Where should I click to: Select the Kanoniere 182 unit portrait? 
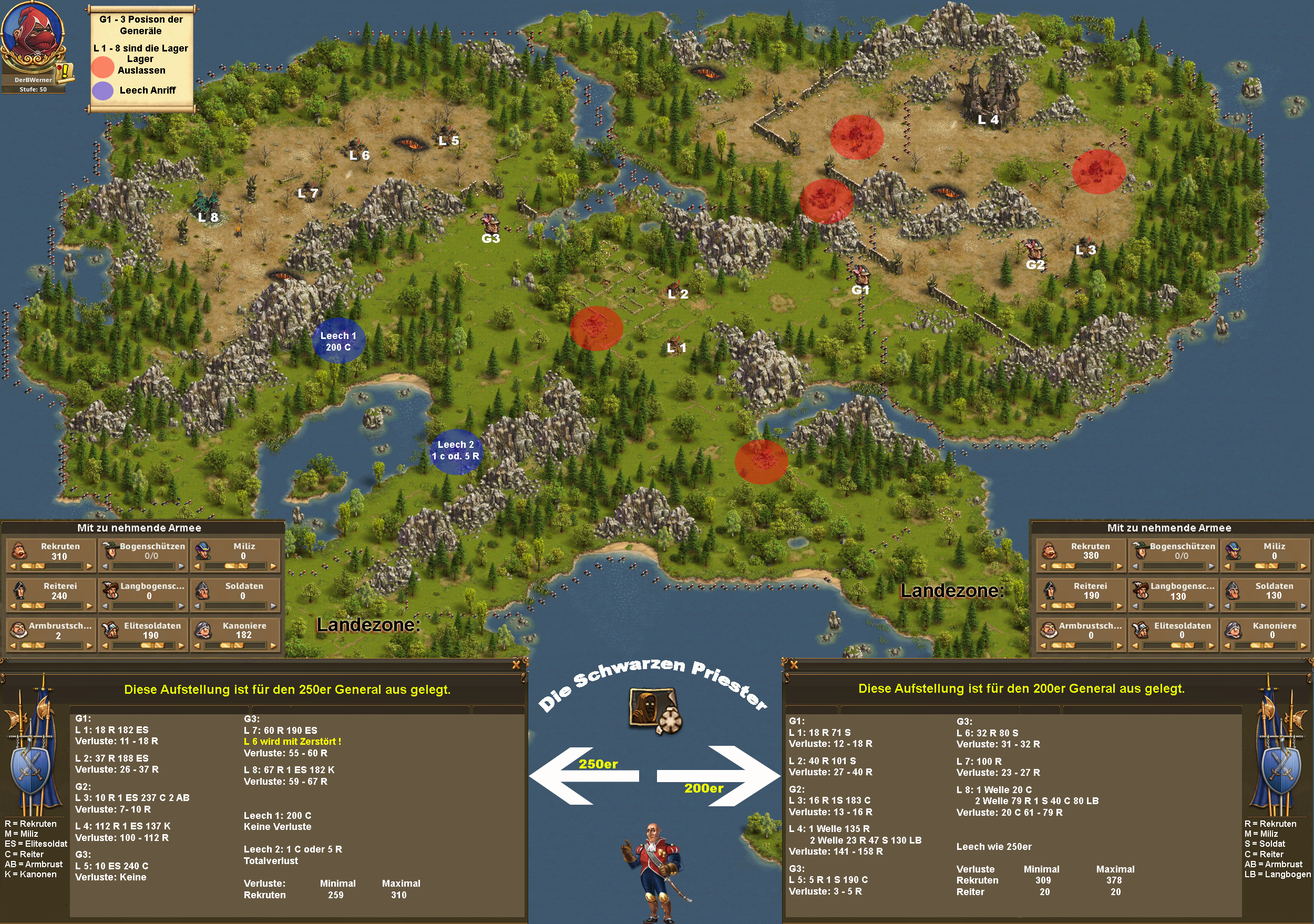tap(203, 630)
